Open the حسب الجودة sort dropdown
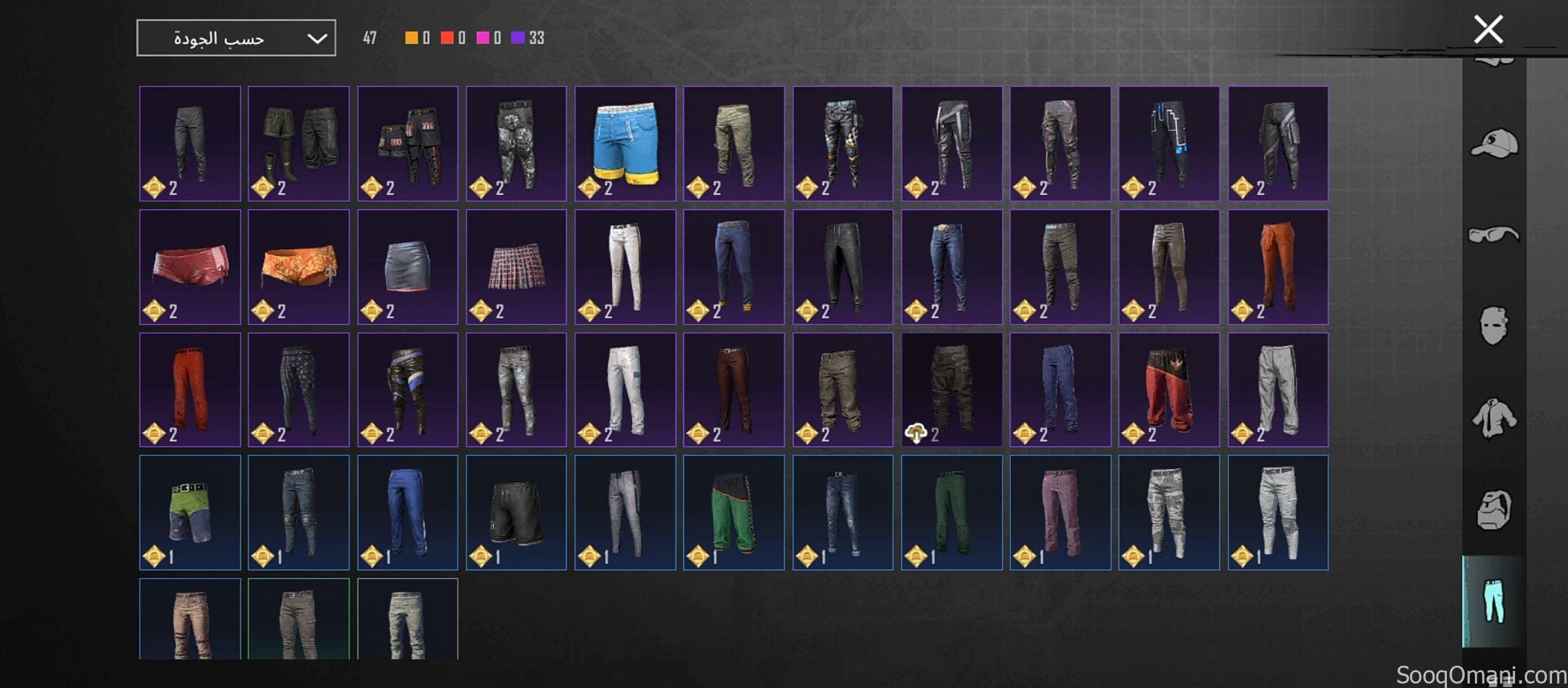 click(236, 37)
